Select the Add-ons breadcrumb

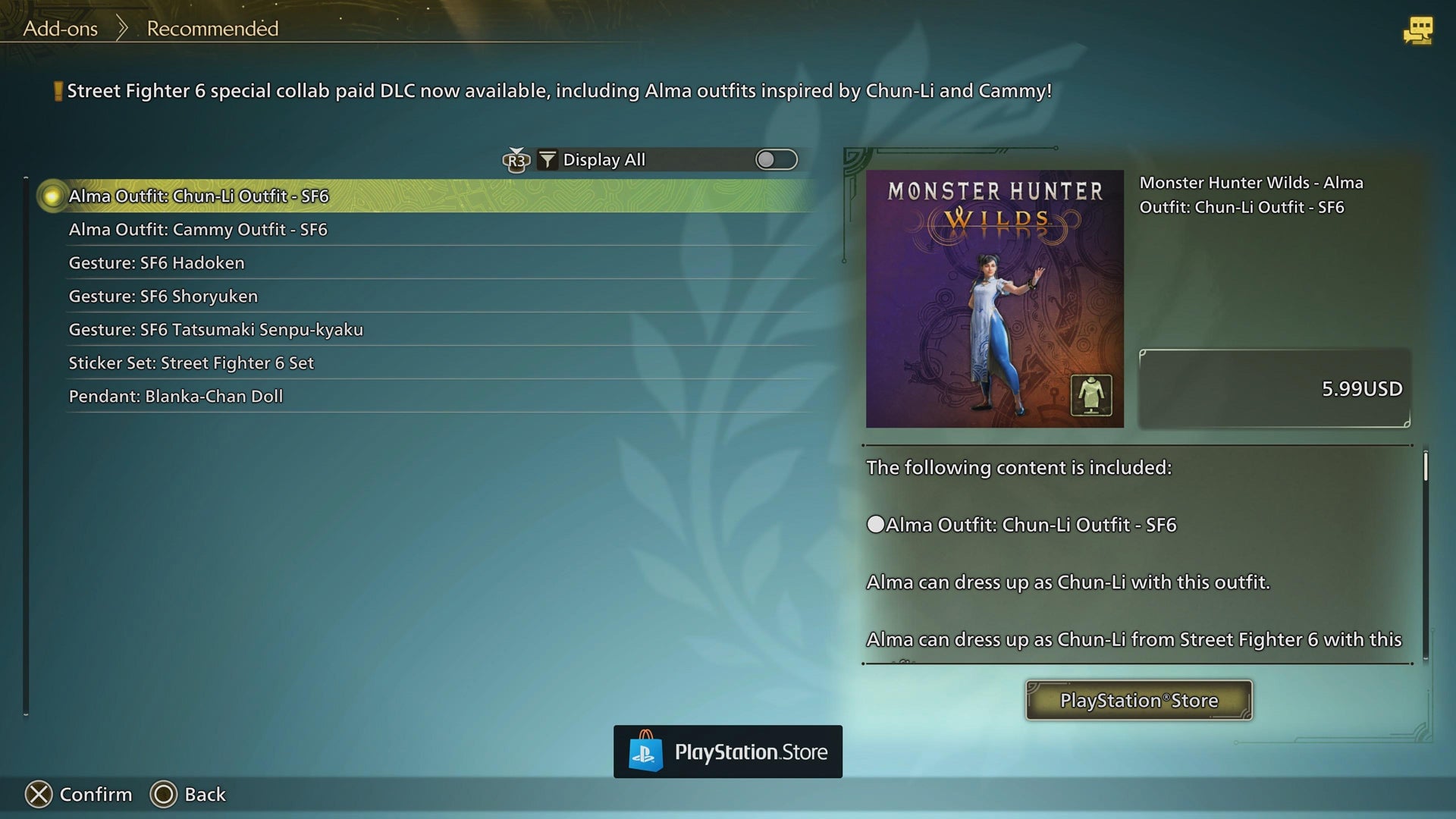point(61,29)
